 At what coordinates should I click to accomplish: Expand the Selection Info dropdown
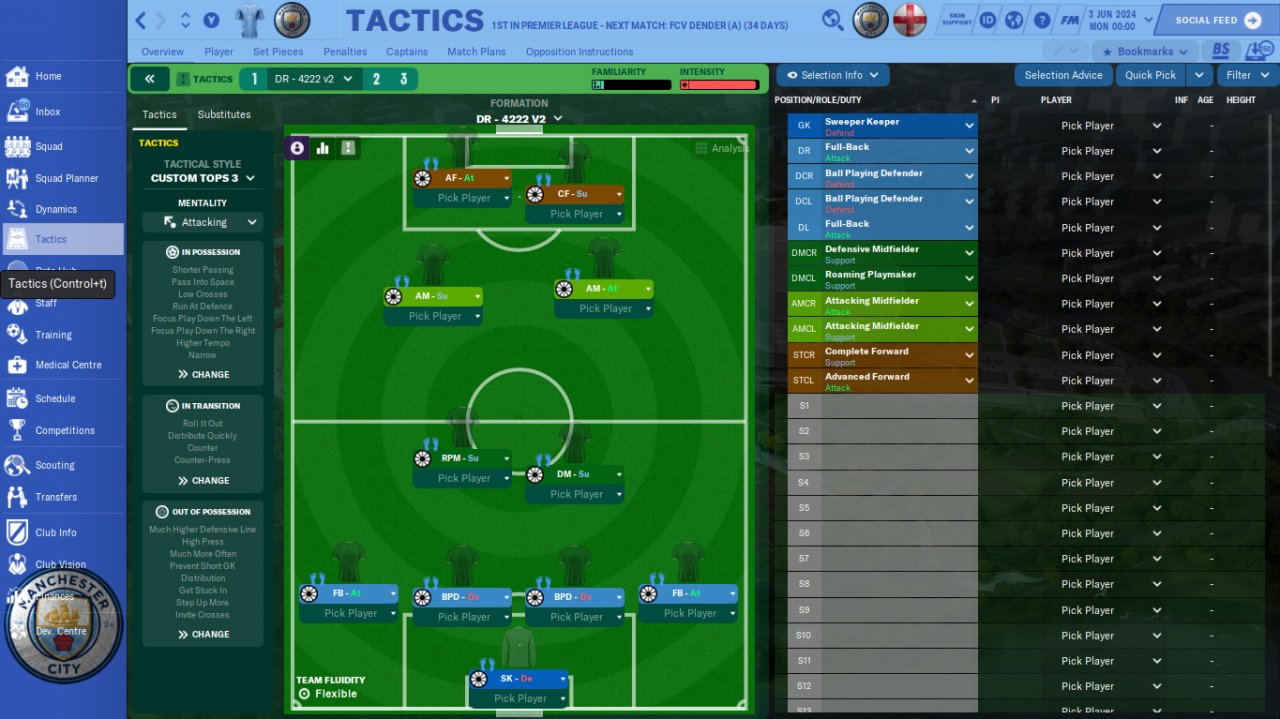(832, 75)
